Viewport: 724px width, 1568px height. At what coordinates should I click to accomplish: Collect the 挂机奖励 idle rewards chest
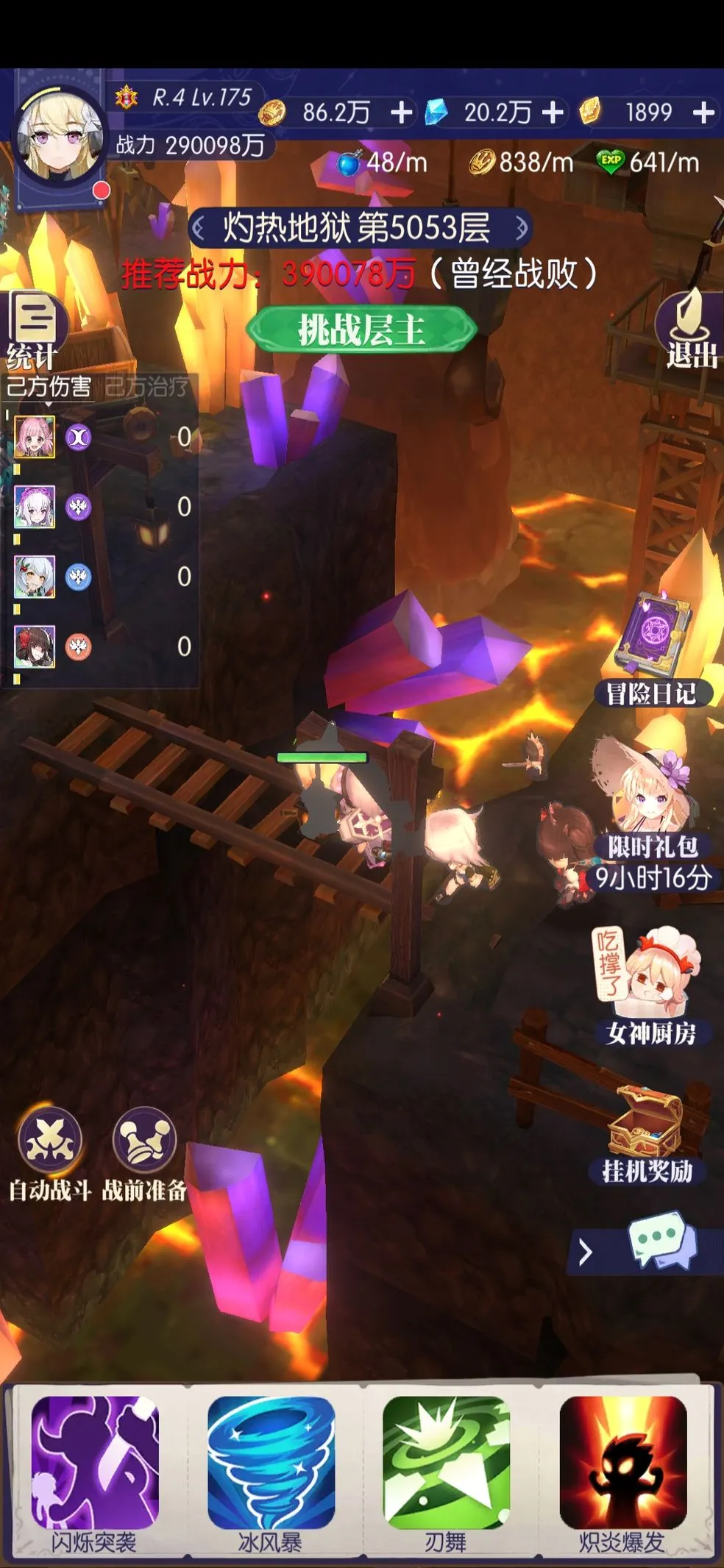point(647,1133)
